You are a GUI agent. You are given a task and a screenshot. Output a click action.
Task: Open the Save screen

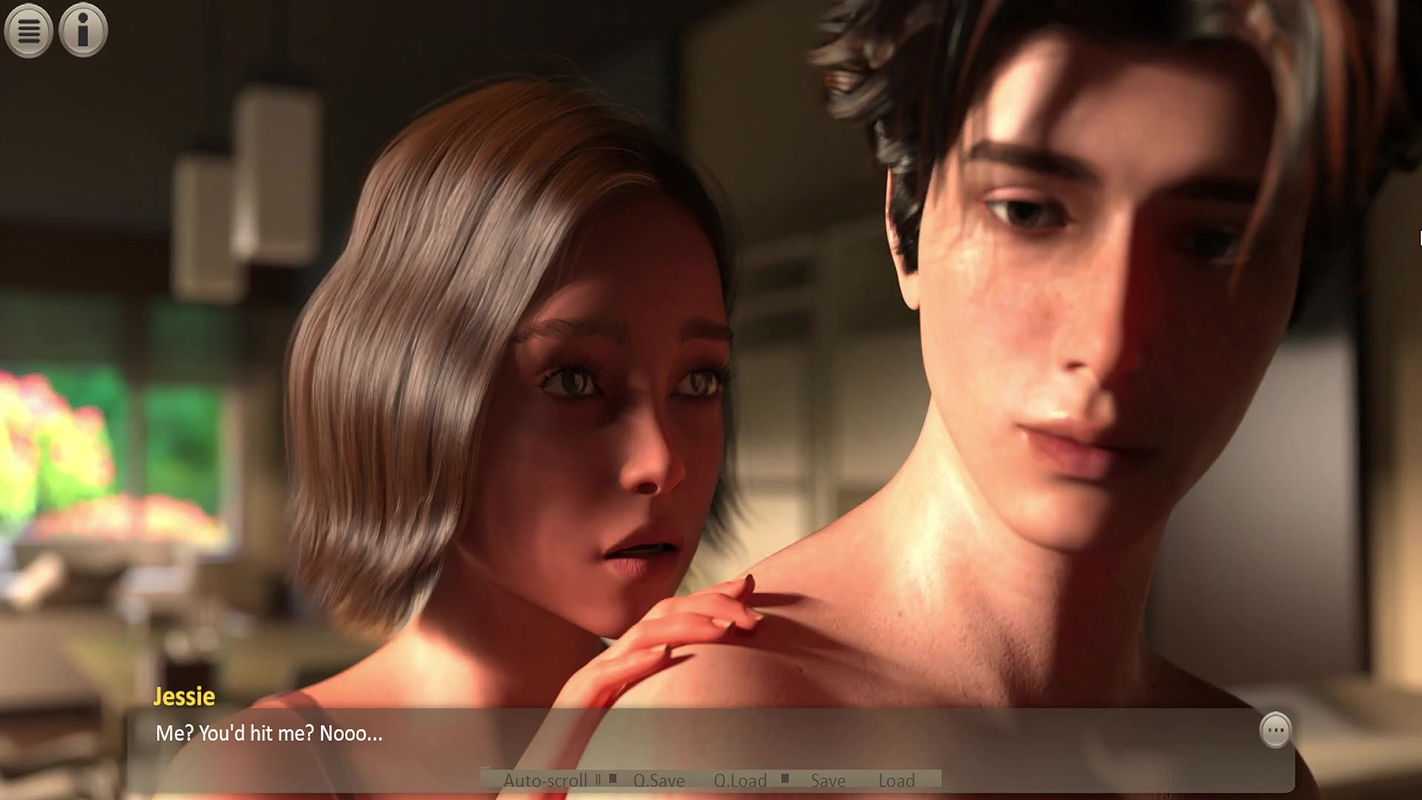pyautogui.click(x=827, y=780)
